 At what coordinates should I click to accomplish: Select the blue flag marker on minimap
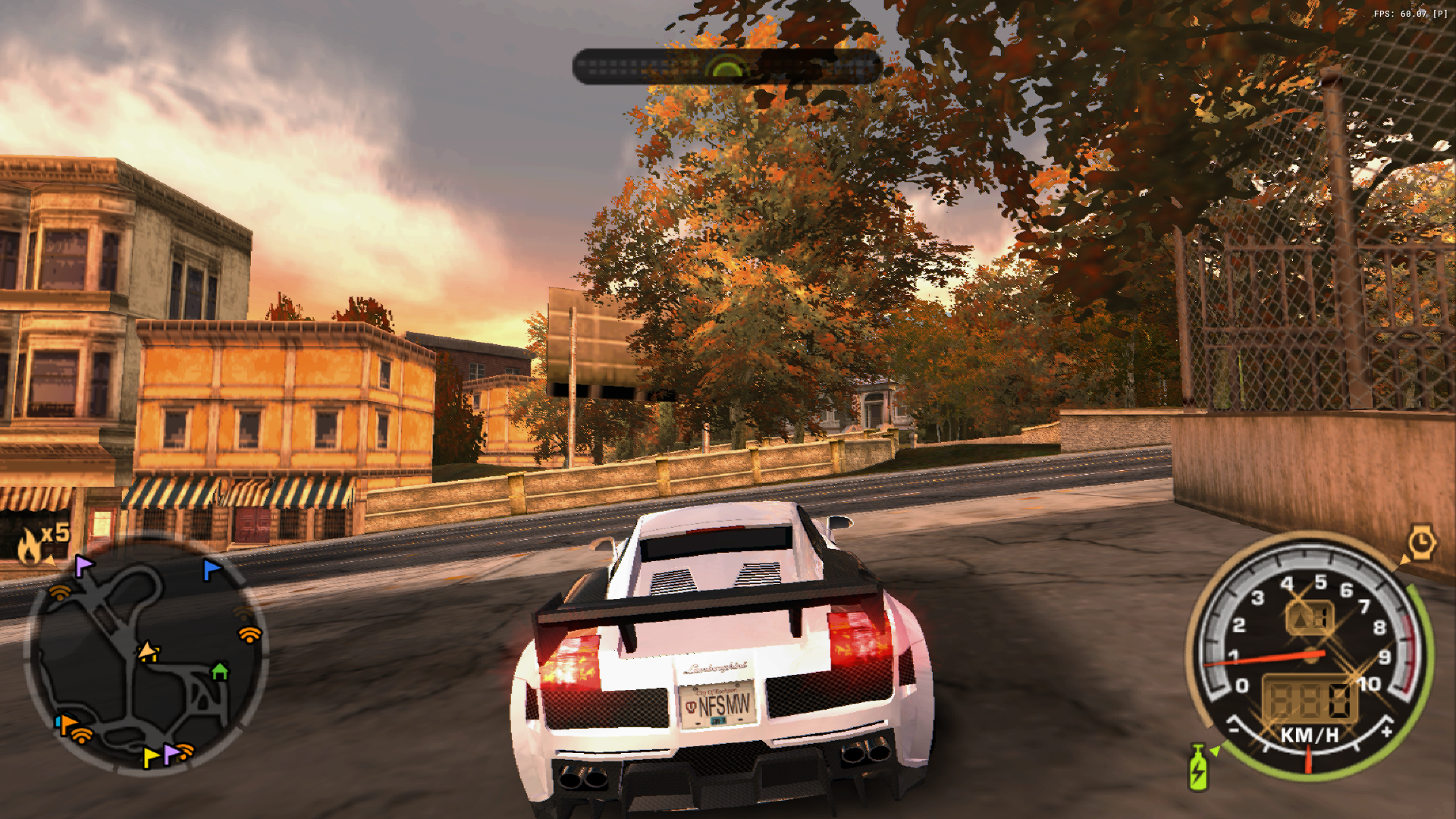tap(211, 569)
